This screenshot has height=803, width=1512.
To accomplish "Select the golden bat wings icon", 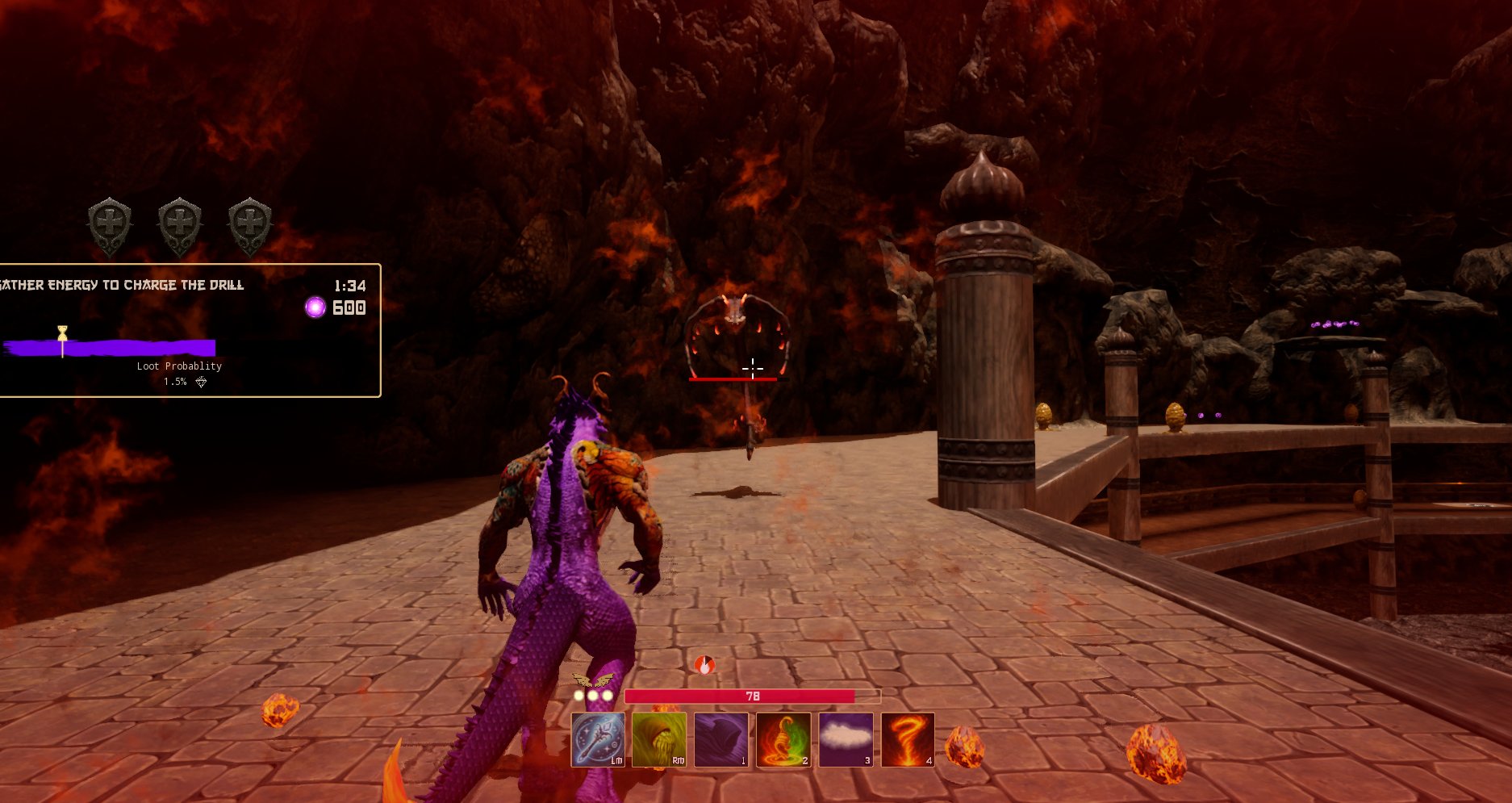I will (x=591, y=680).
